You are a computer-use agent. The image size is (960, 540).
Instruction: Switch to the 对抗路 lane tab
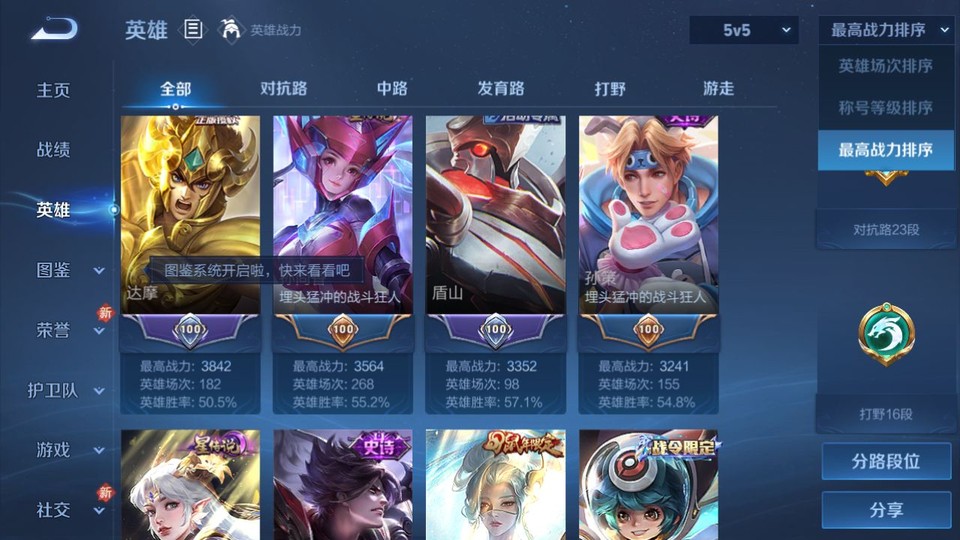[x=283, y=88]
